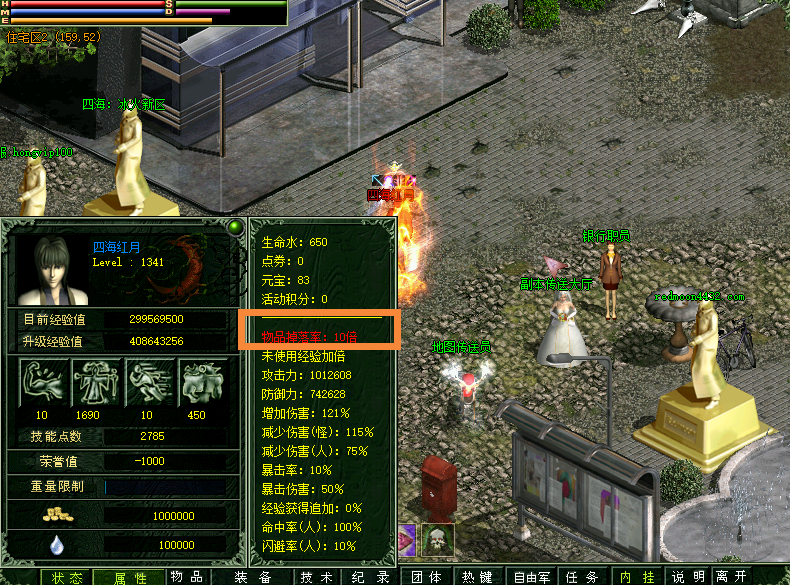Show the 技术 skills menu

click(x=316, y=577)
